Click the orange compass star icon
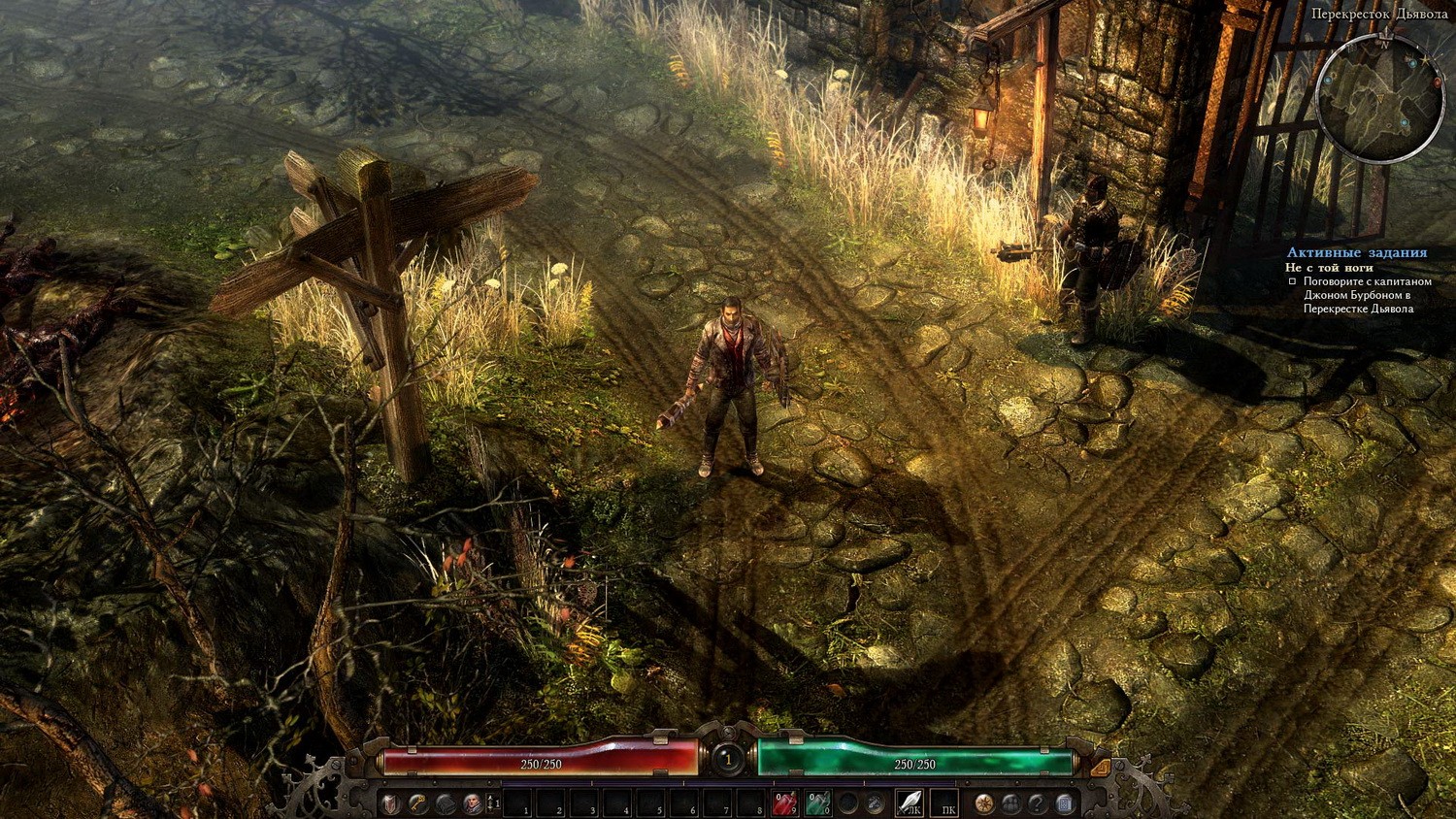Screen dimensions: 1456x819 [x=984, y=803]
